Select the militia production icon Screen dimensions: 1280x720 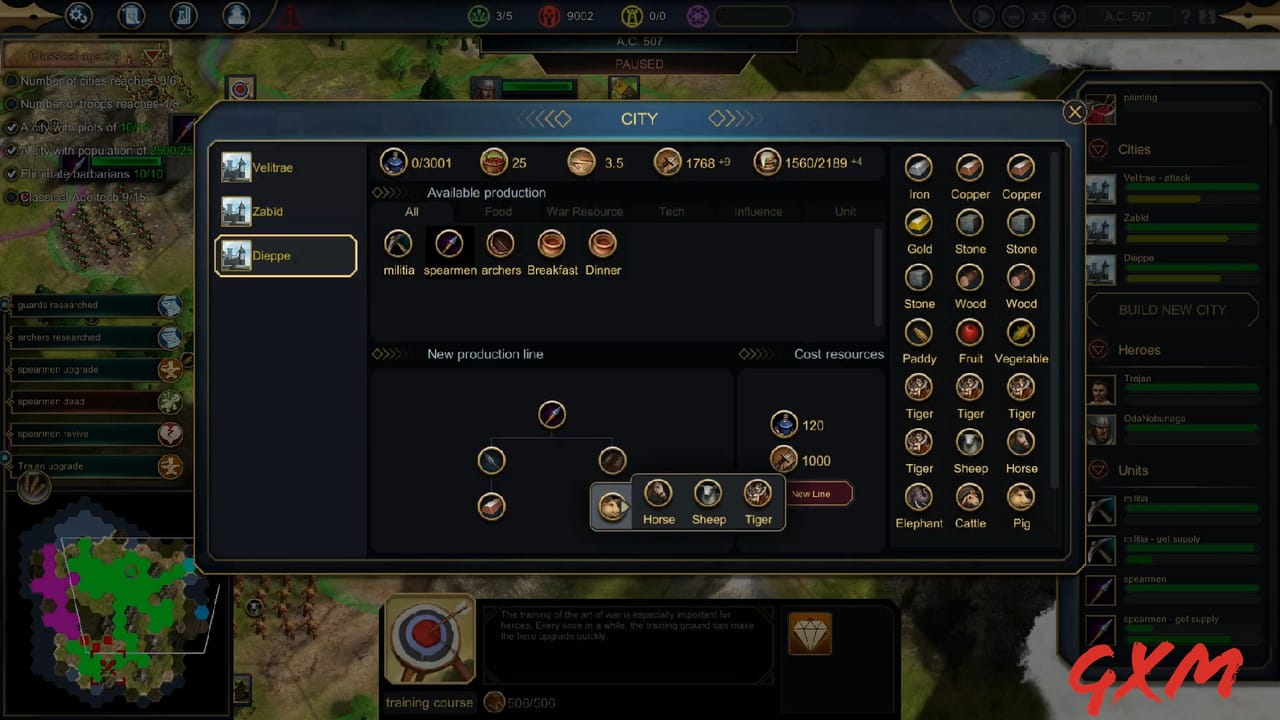[x=398, y=243]
